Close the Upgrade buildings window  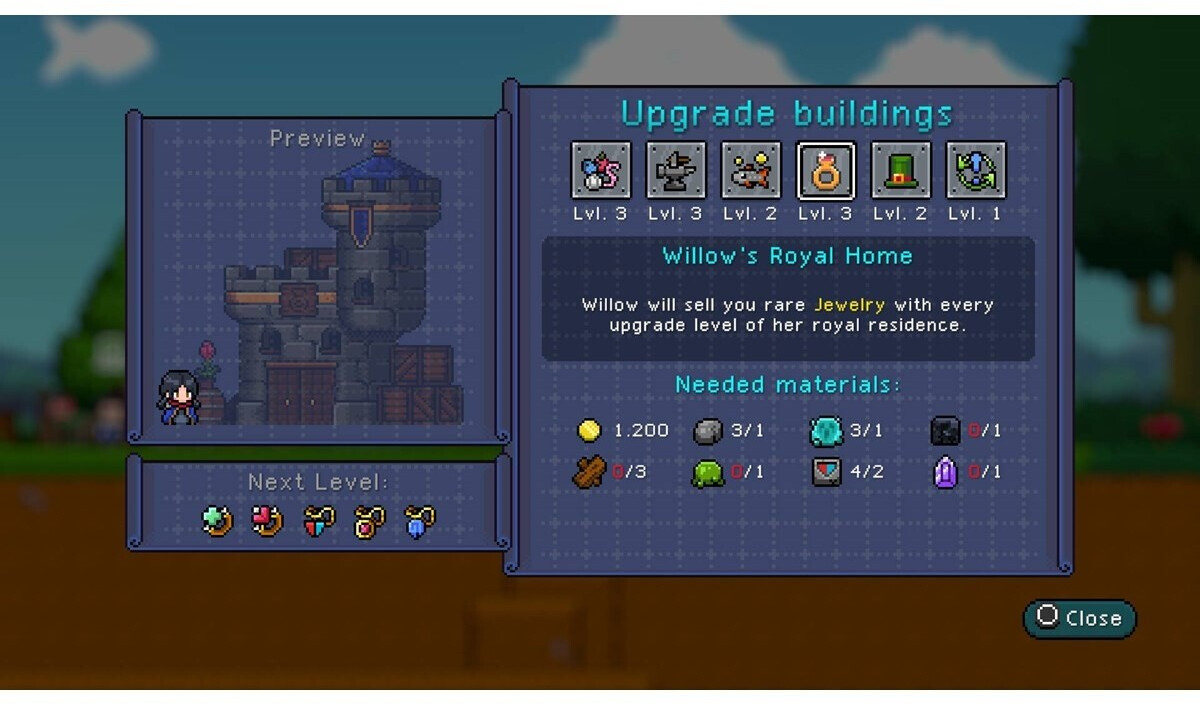point(1080,618)
